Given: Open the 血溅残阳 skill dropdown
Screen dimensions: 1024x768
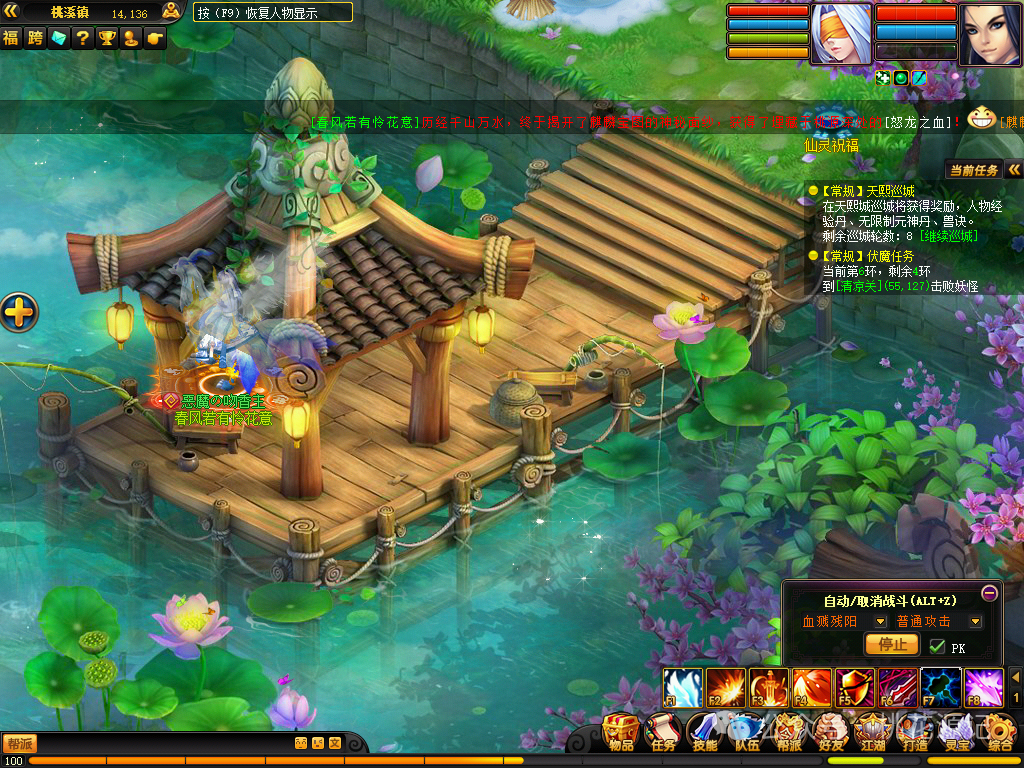Looking at the screenshot, I should (881, 621).
